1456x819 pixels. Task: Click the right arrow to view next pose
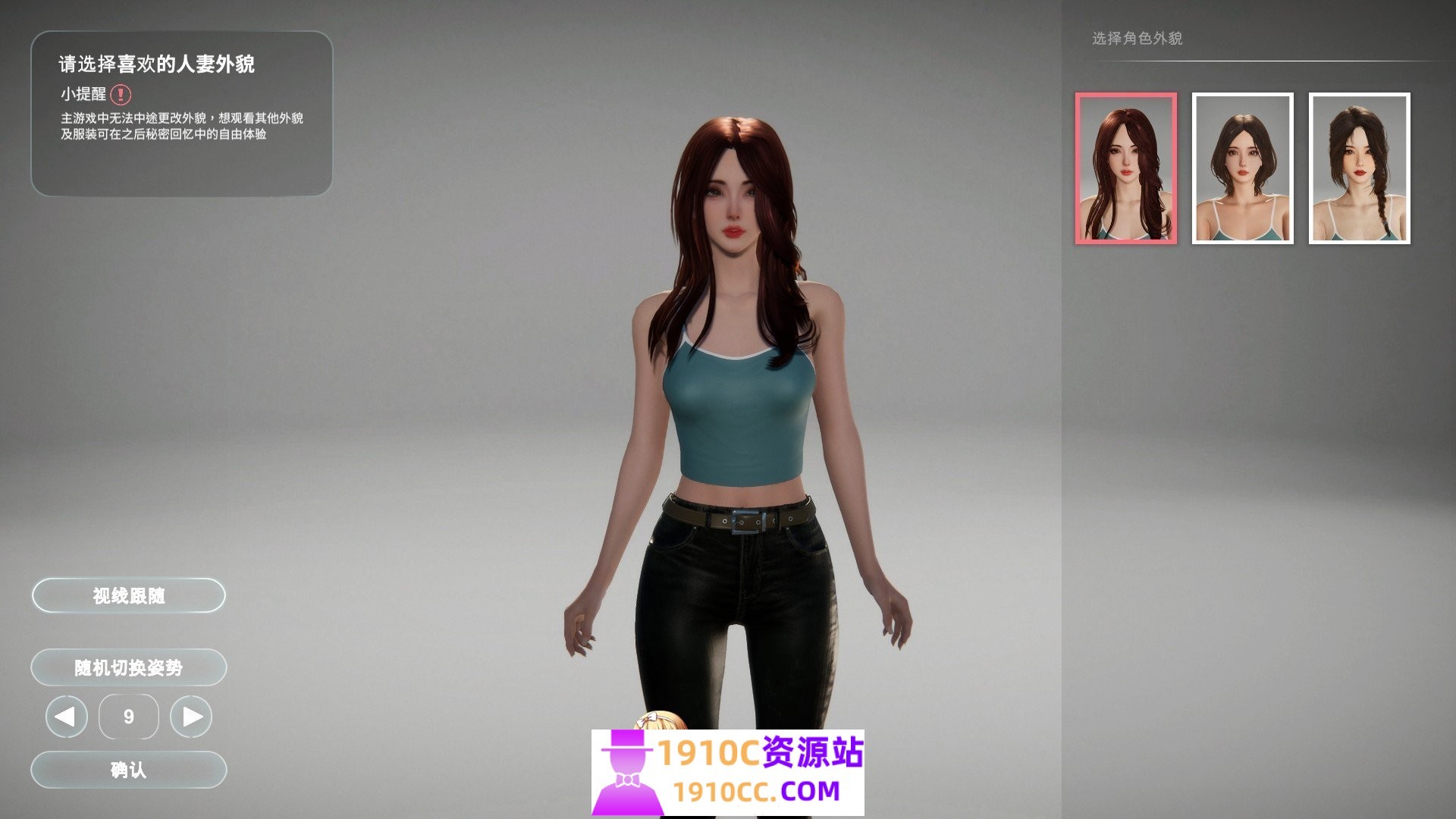click(192, 716)
